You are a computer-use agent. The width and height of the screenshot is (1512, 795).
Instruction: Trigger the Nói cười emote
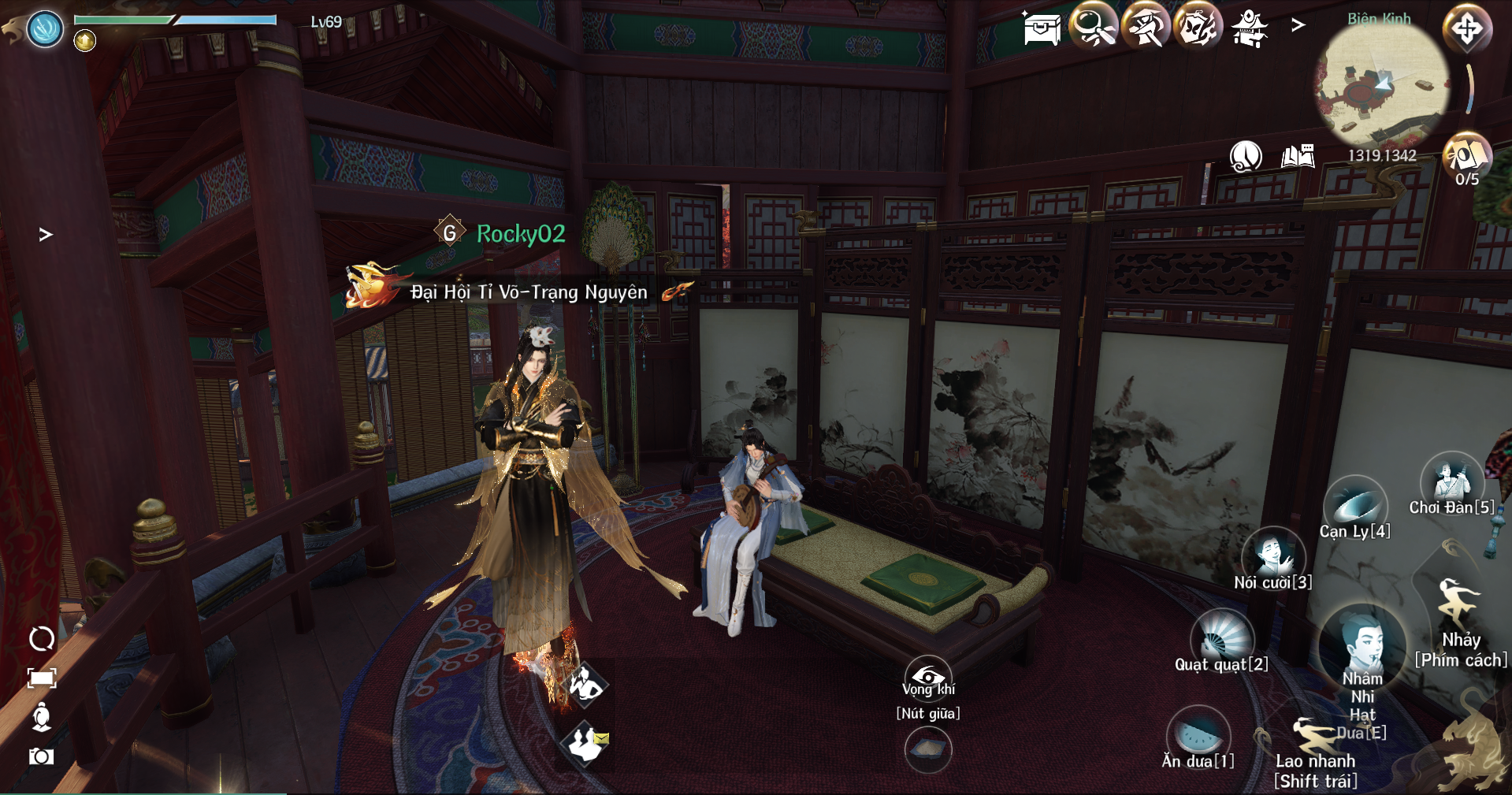(1272, 555)
